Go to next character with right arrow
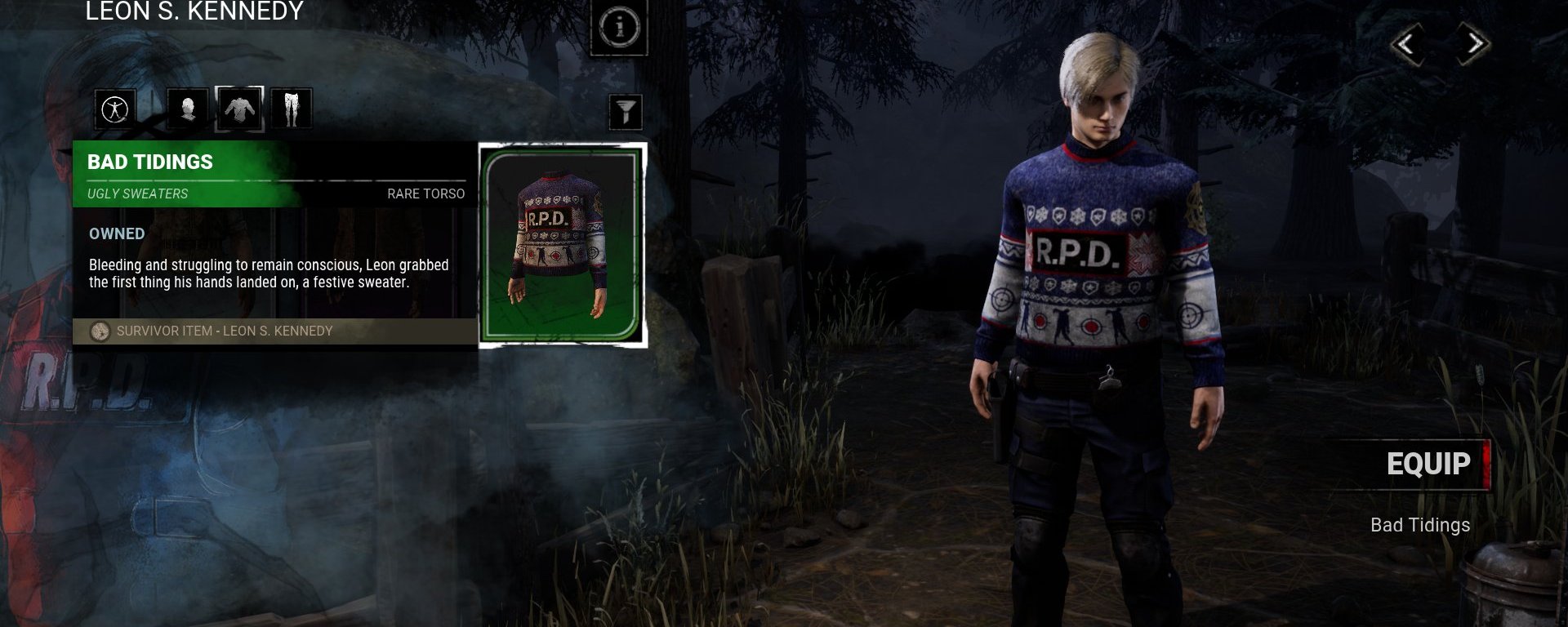Image resolution: width=1568 pixels, height=627 pixels. pos(1474,44)
